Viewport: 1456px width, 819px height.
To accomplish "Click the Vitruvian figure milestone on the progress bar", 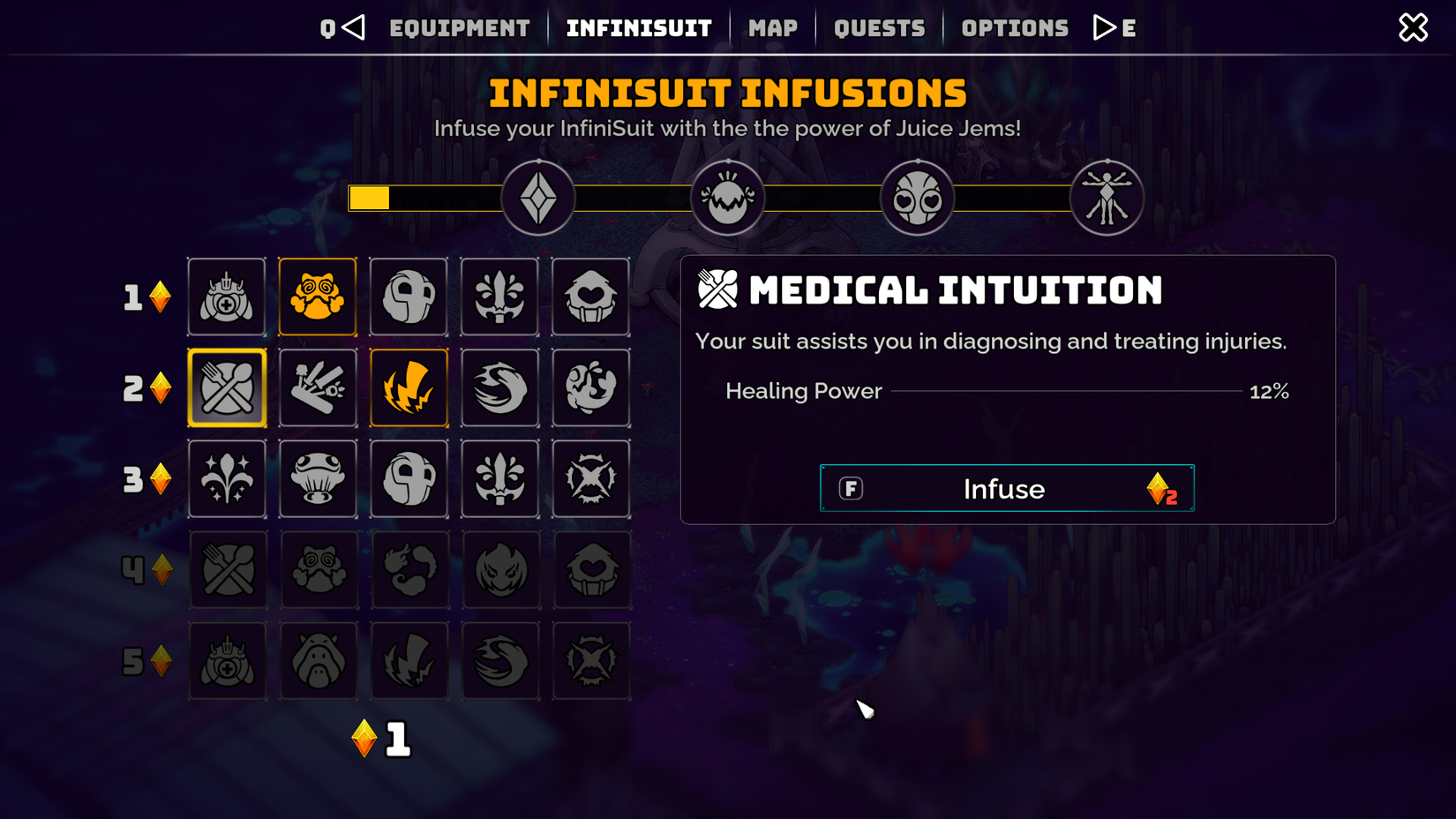I will 1107,198.
